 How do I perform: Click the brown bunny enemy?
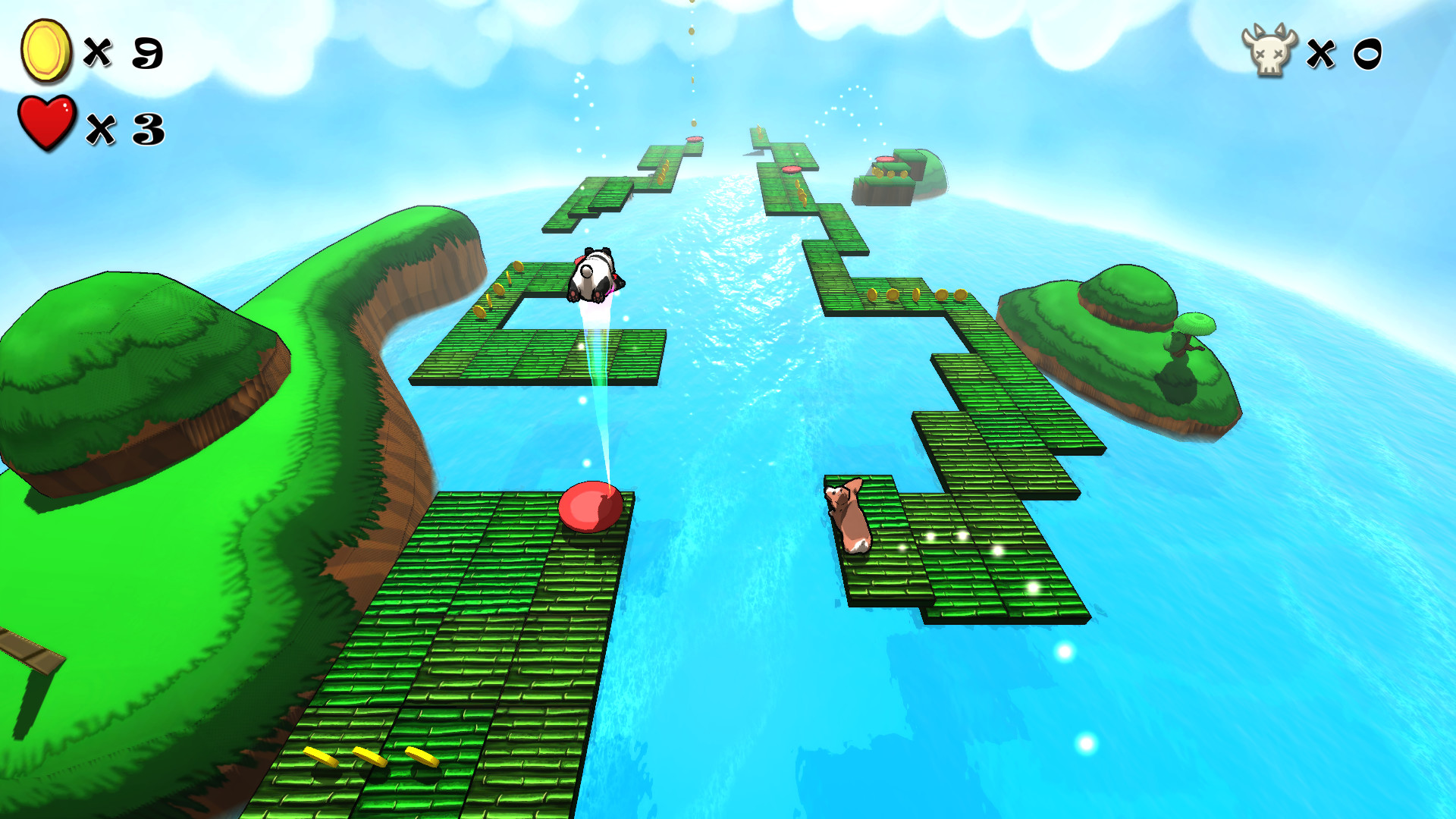pos(849,516)
